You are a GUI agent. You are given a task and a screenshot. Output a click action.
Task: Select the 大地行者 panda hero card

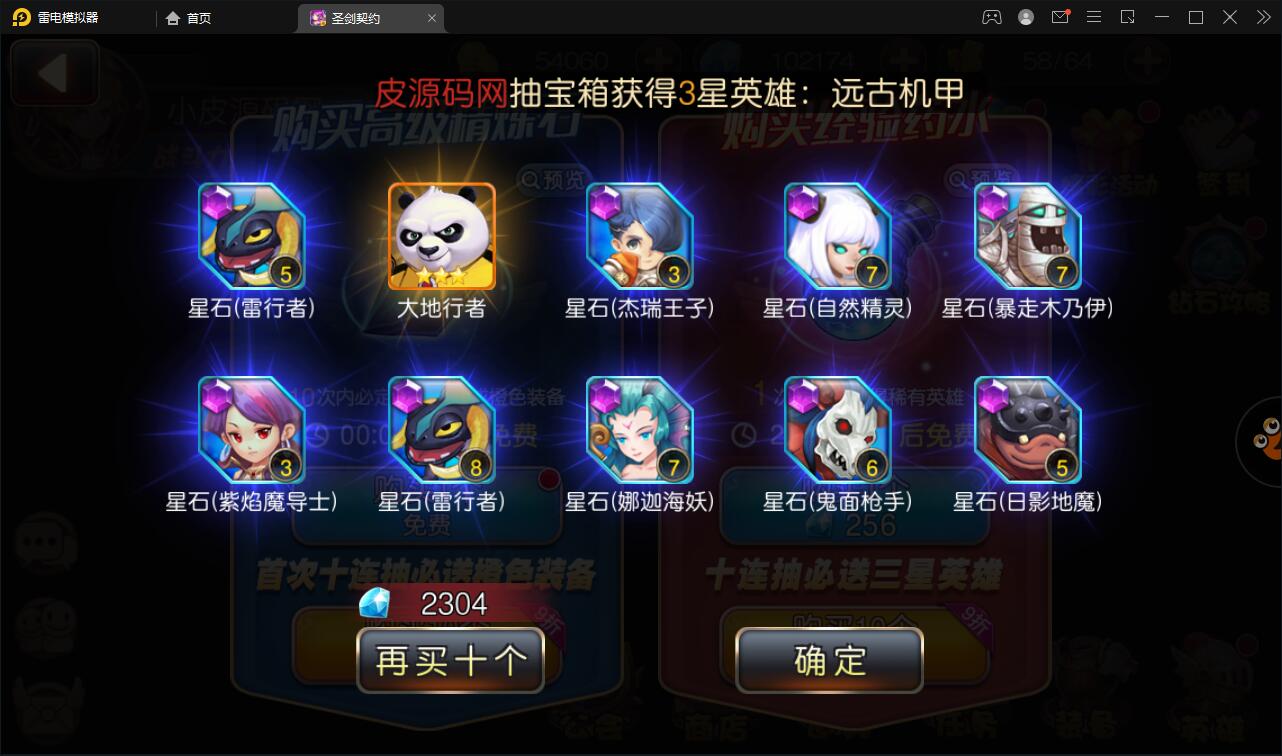pos(441,235)
